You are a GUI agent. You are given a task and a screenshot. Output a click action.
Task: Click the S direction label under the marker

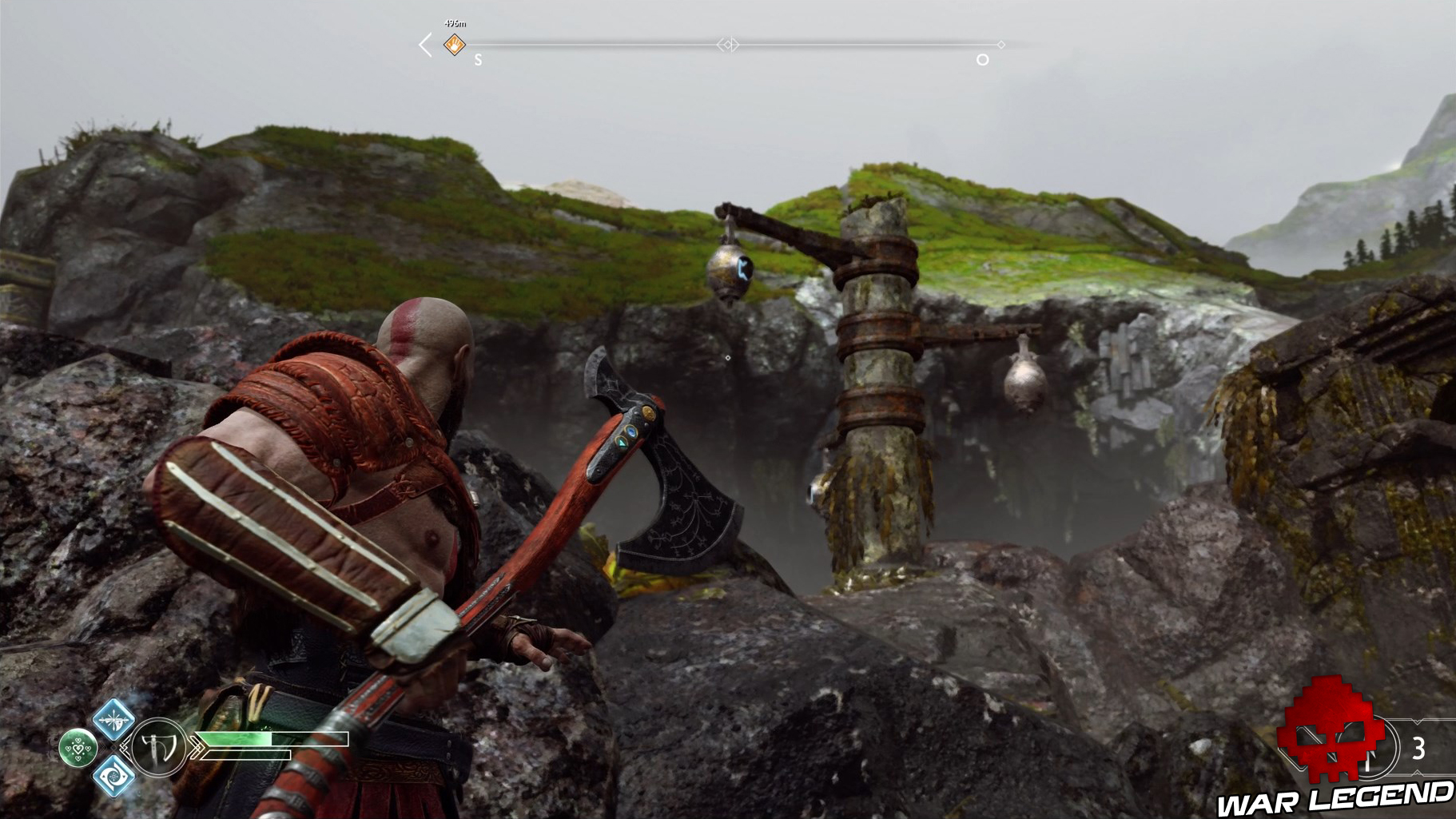point(478,61)
